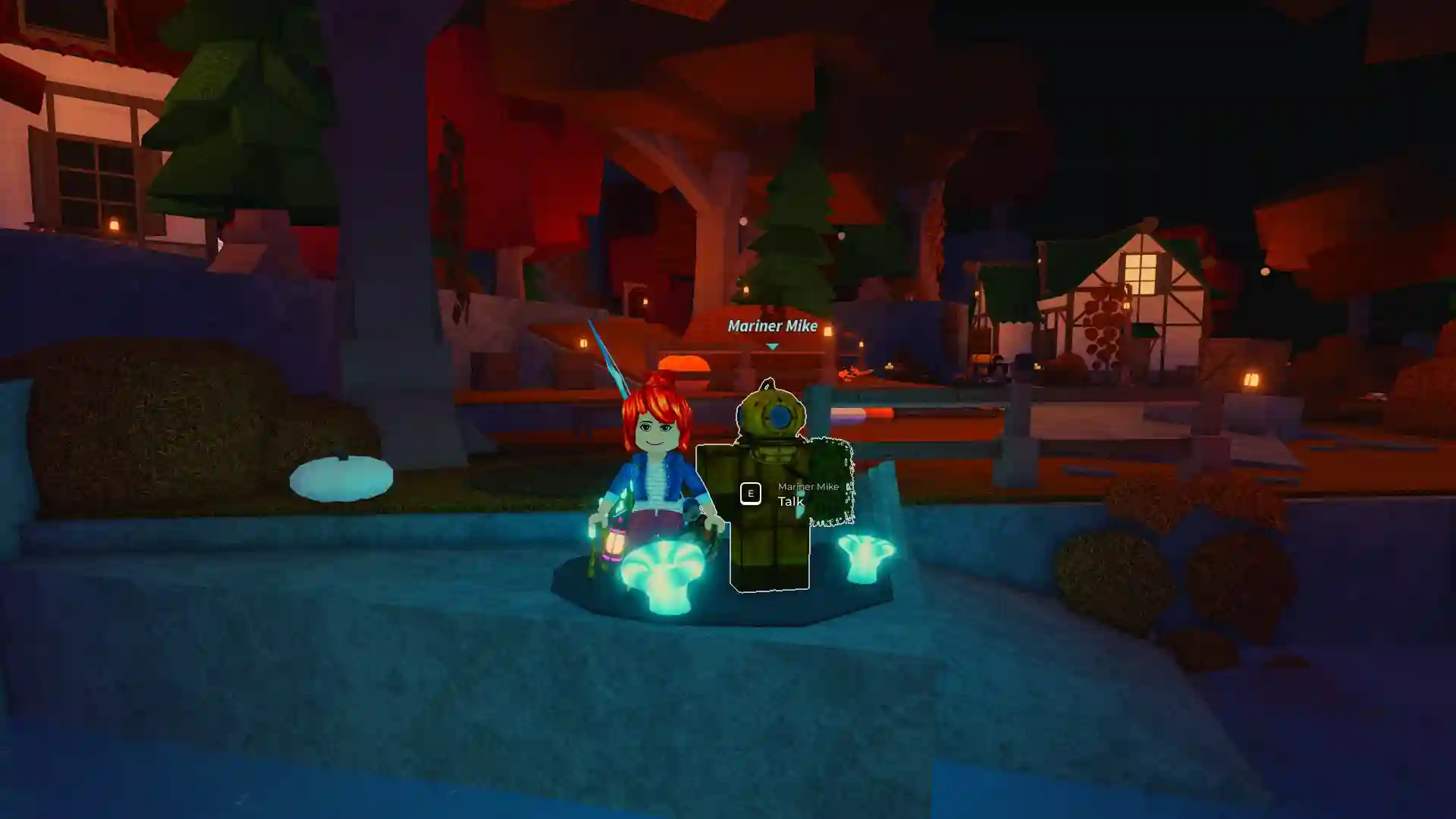Click the boxed E interaction key icon
This screenshot has height=819, width=1456.
751,493
